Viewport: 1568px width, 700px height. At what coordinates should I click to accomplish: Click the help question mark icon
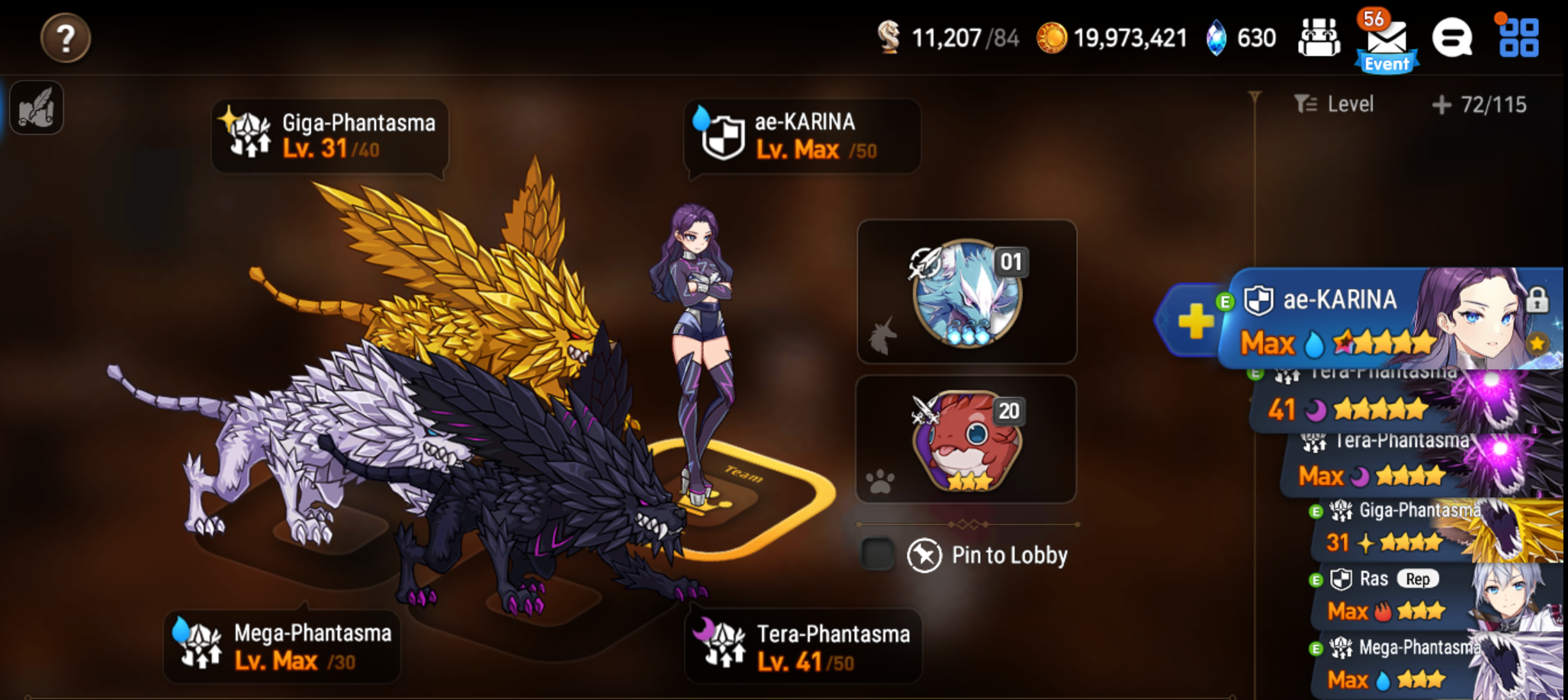click(66, 38)
